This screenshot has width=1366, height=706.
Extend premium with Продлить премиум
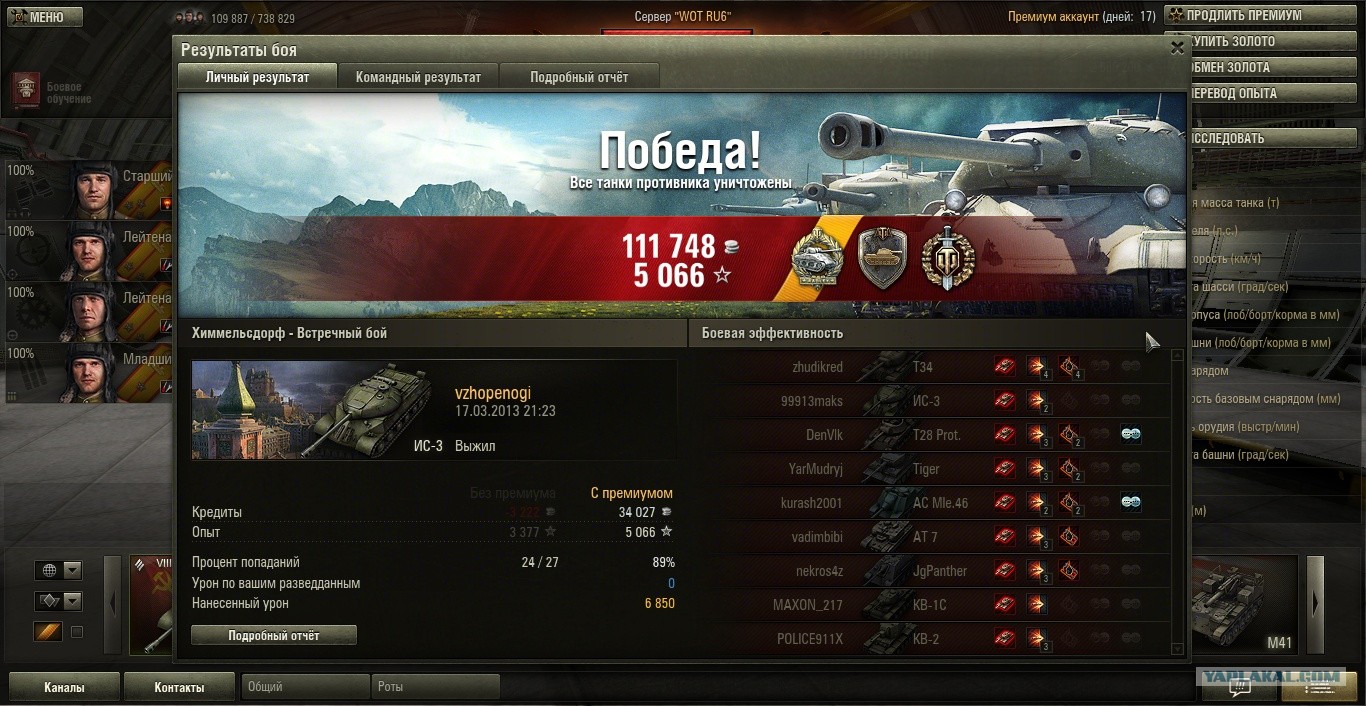tap(1264, 16)
